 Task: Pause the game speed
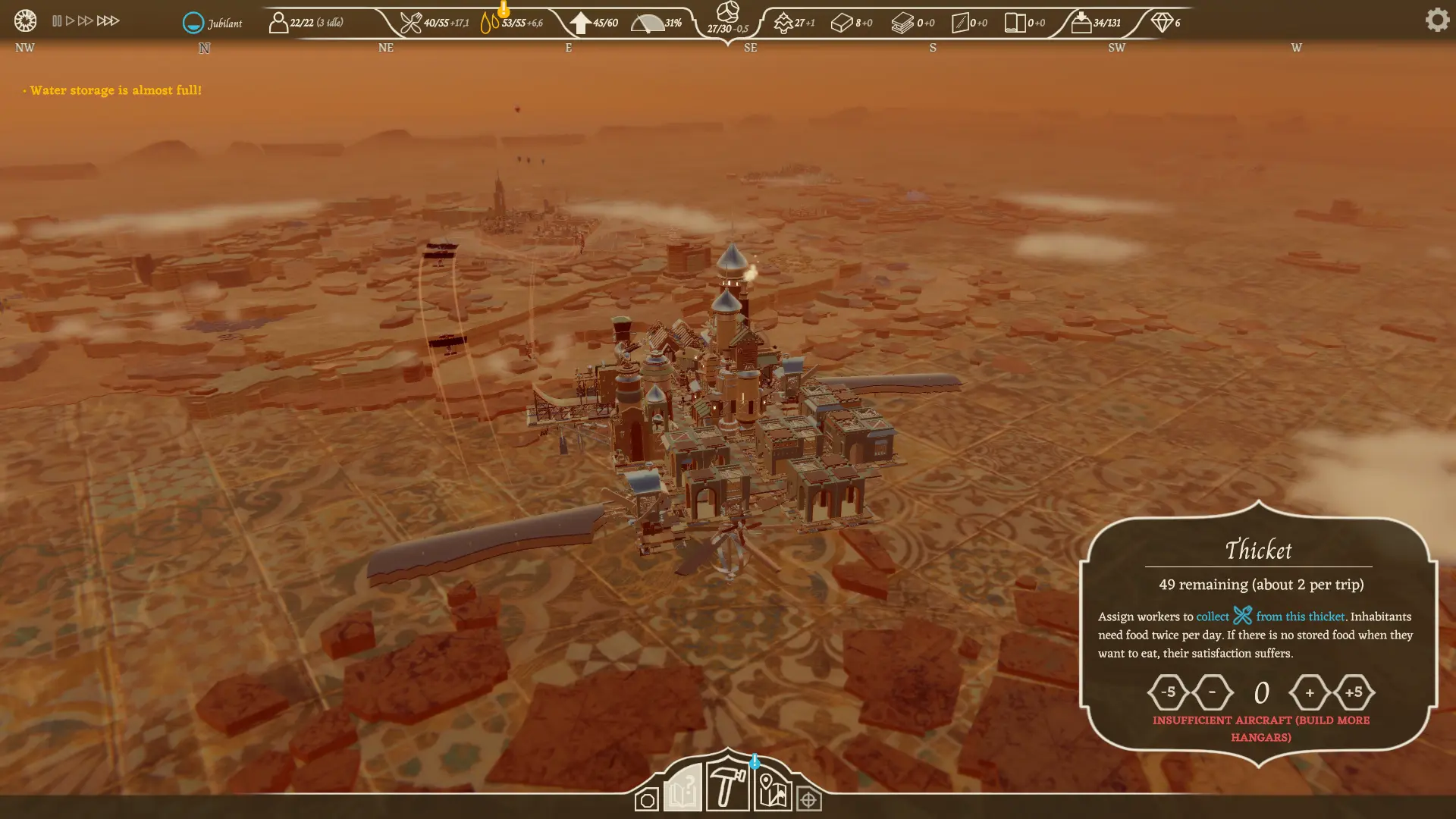57,21
